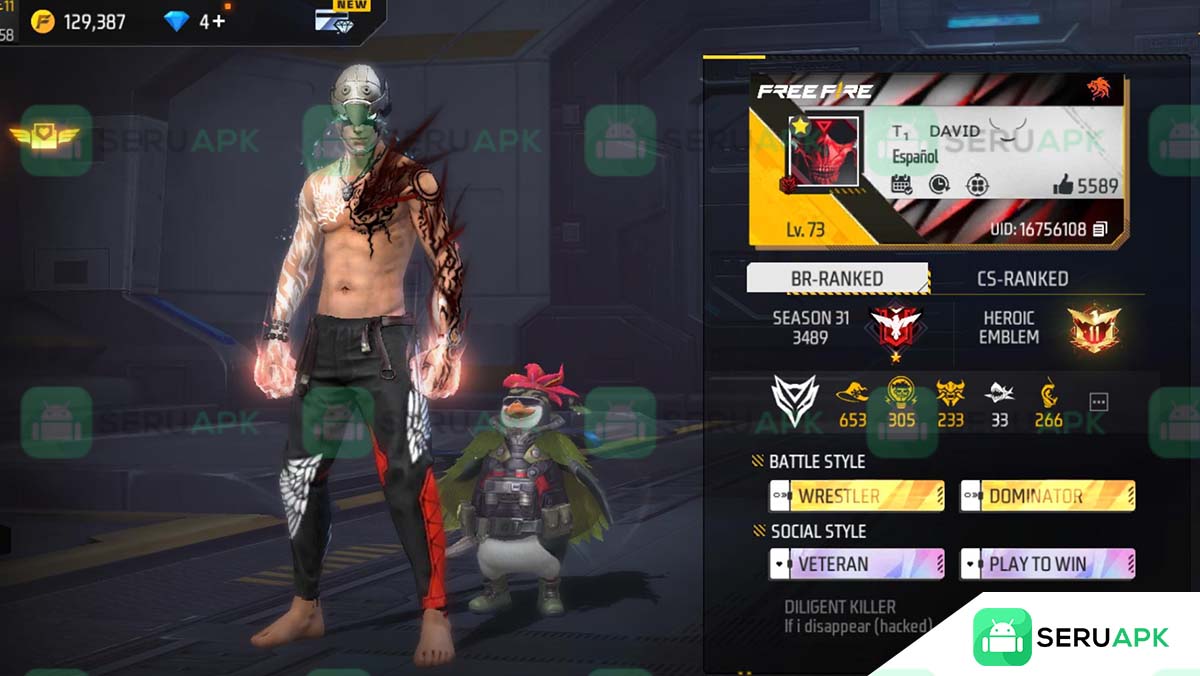Choose the VETERAN social style tag
1200x676 pixels.
855,564
